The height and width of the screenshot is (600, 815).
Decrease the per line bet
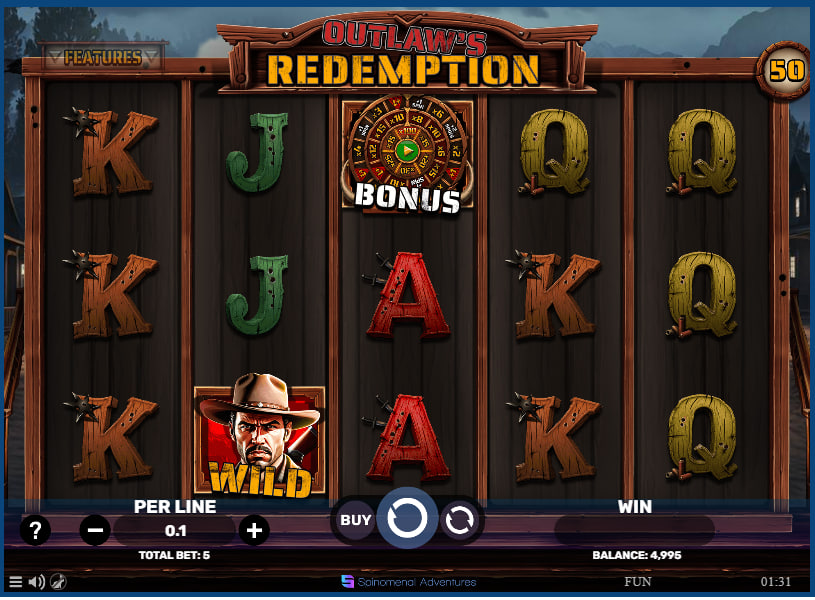[x=95, y=530]
